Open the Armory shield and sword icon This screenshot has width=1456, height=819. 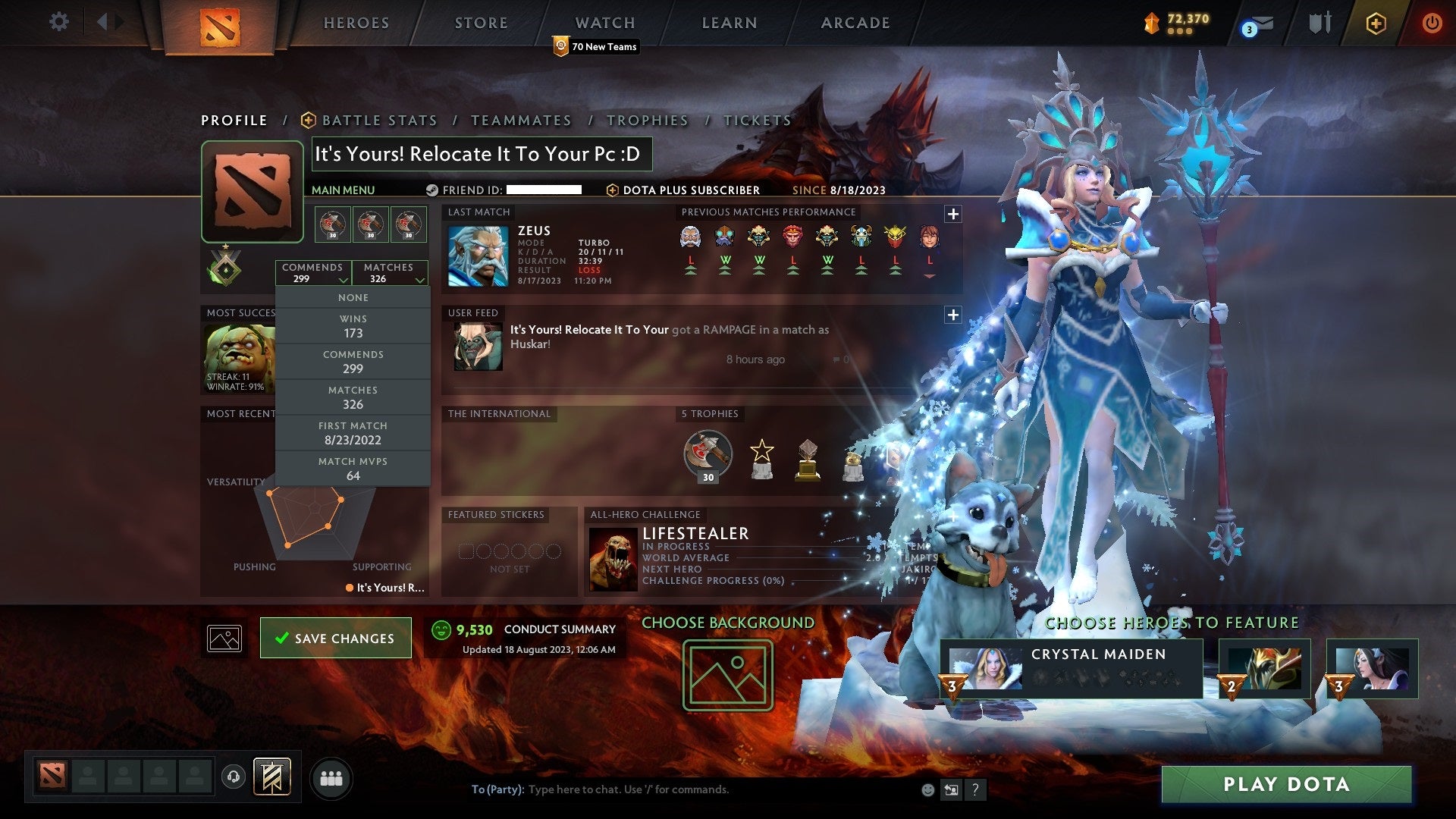[1319, 22]
